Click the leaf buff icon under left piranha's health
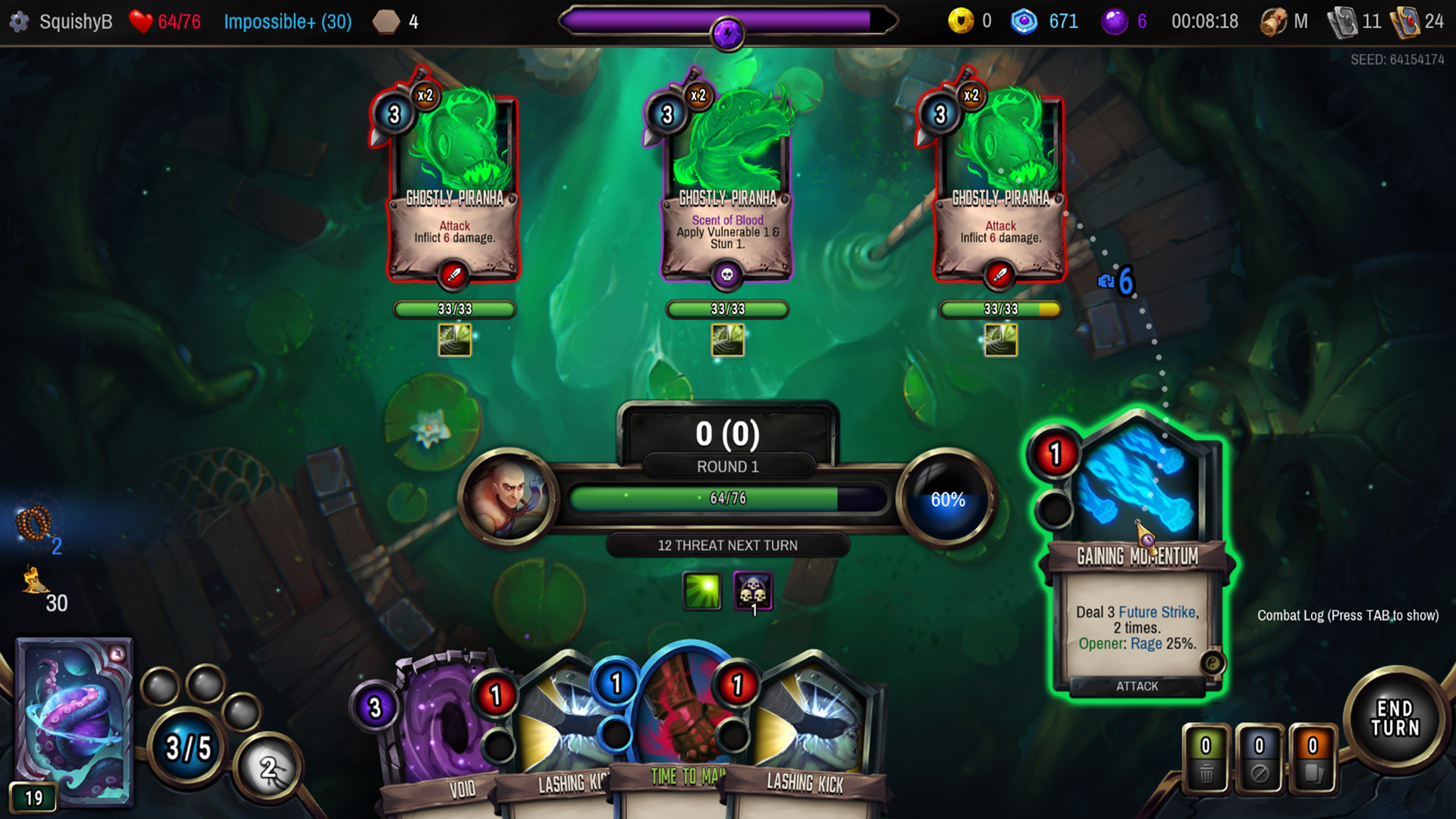The height and width of the screenshot is (819, 1456). pos(453,340)
